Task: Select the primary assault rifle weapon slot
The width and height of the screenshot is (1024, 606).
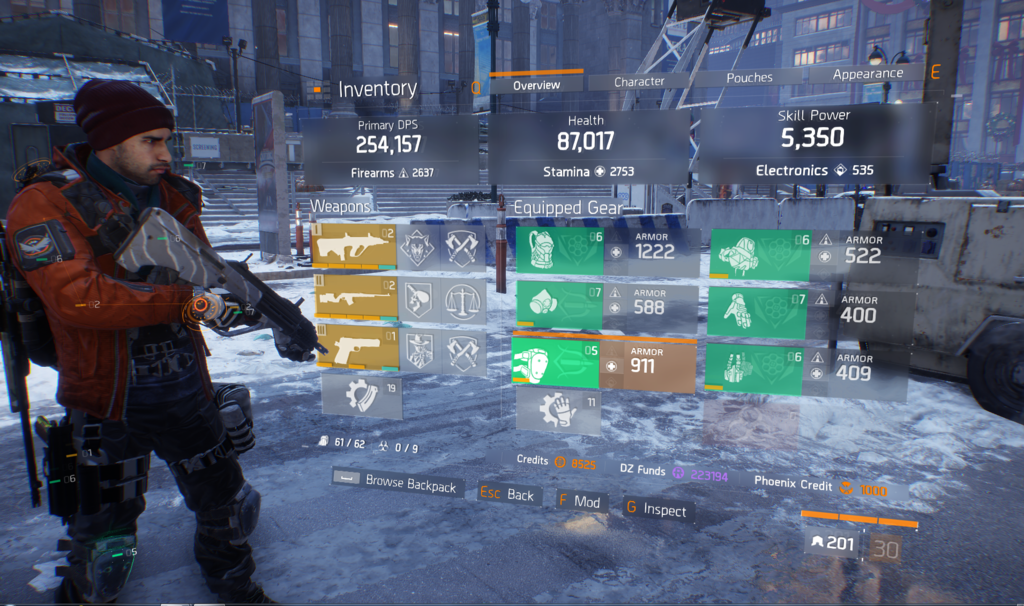Action: 355,247
